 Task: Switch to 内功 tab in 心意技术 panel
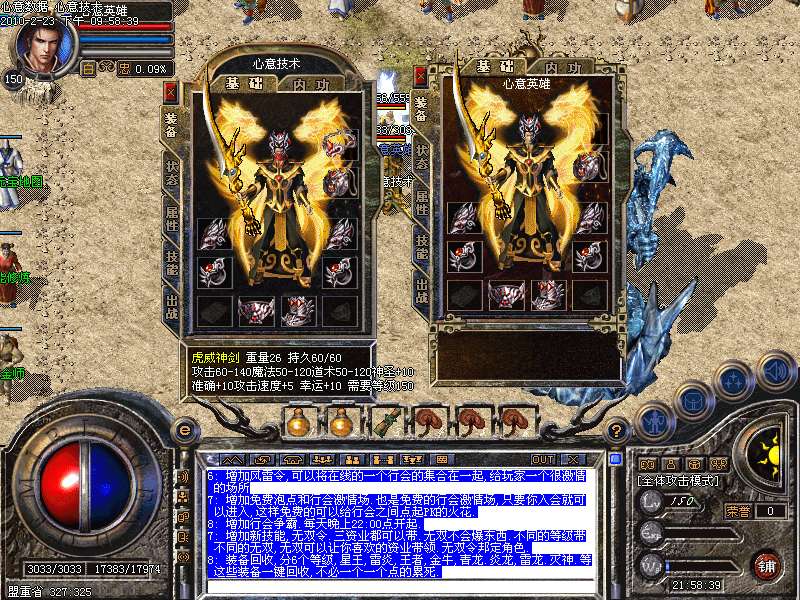point(308,85)
